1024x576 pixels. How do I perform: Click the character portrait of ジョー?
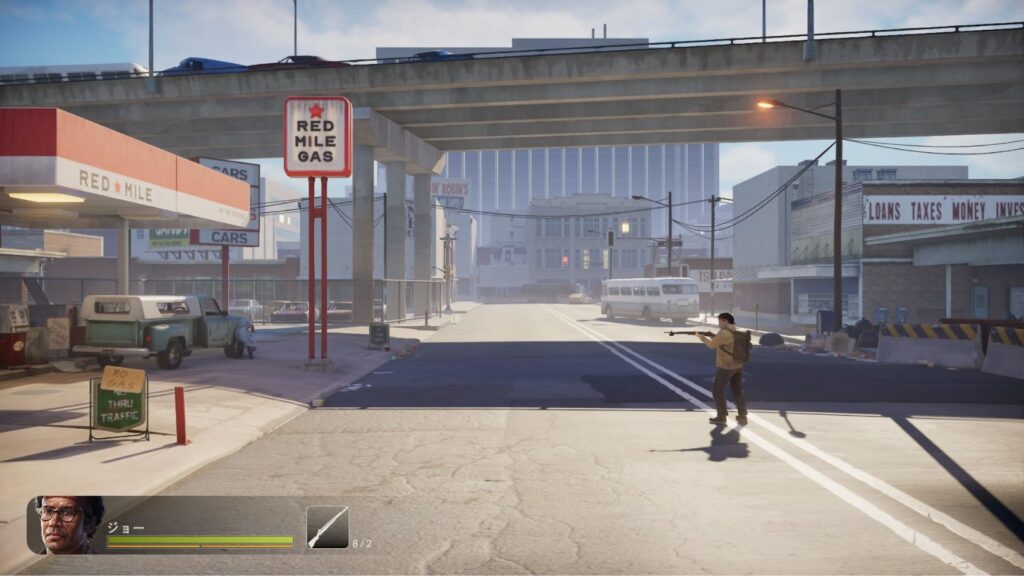click(68, 524)
